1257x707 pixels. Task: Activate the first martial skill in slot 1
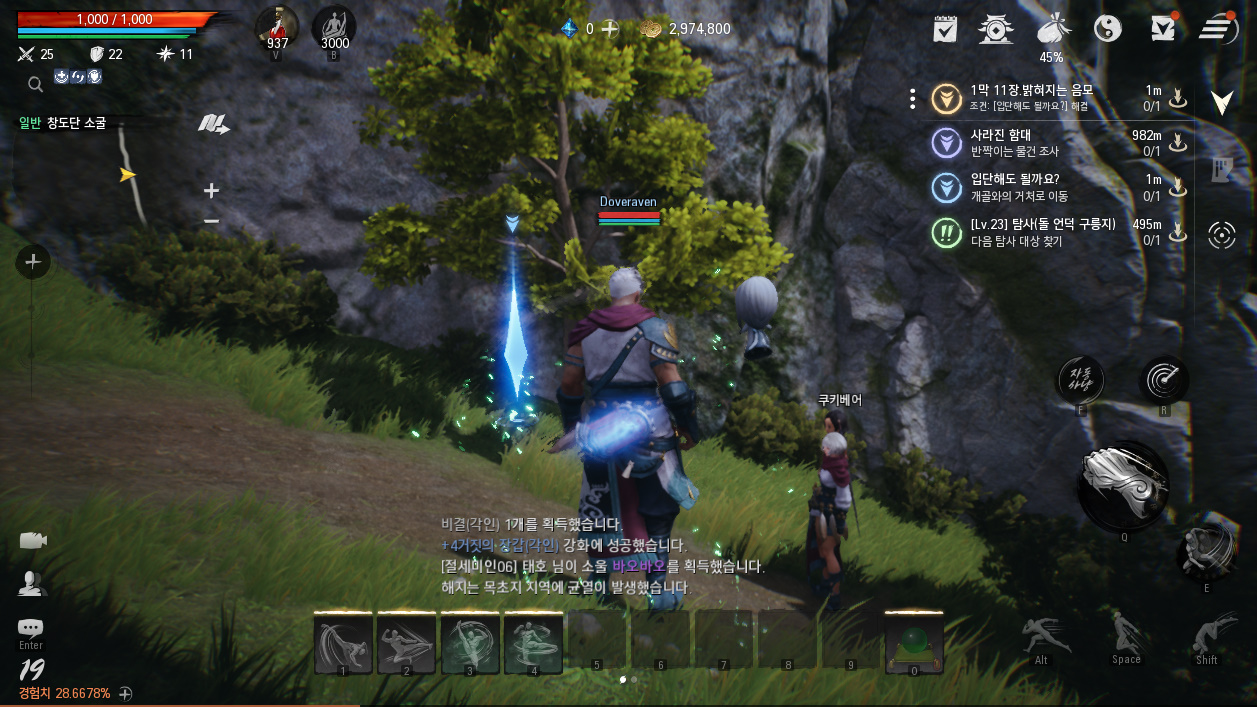point(343,643)
